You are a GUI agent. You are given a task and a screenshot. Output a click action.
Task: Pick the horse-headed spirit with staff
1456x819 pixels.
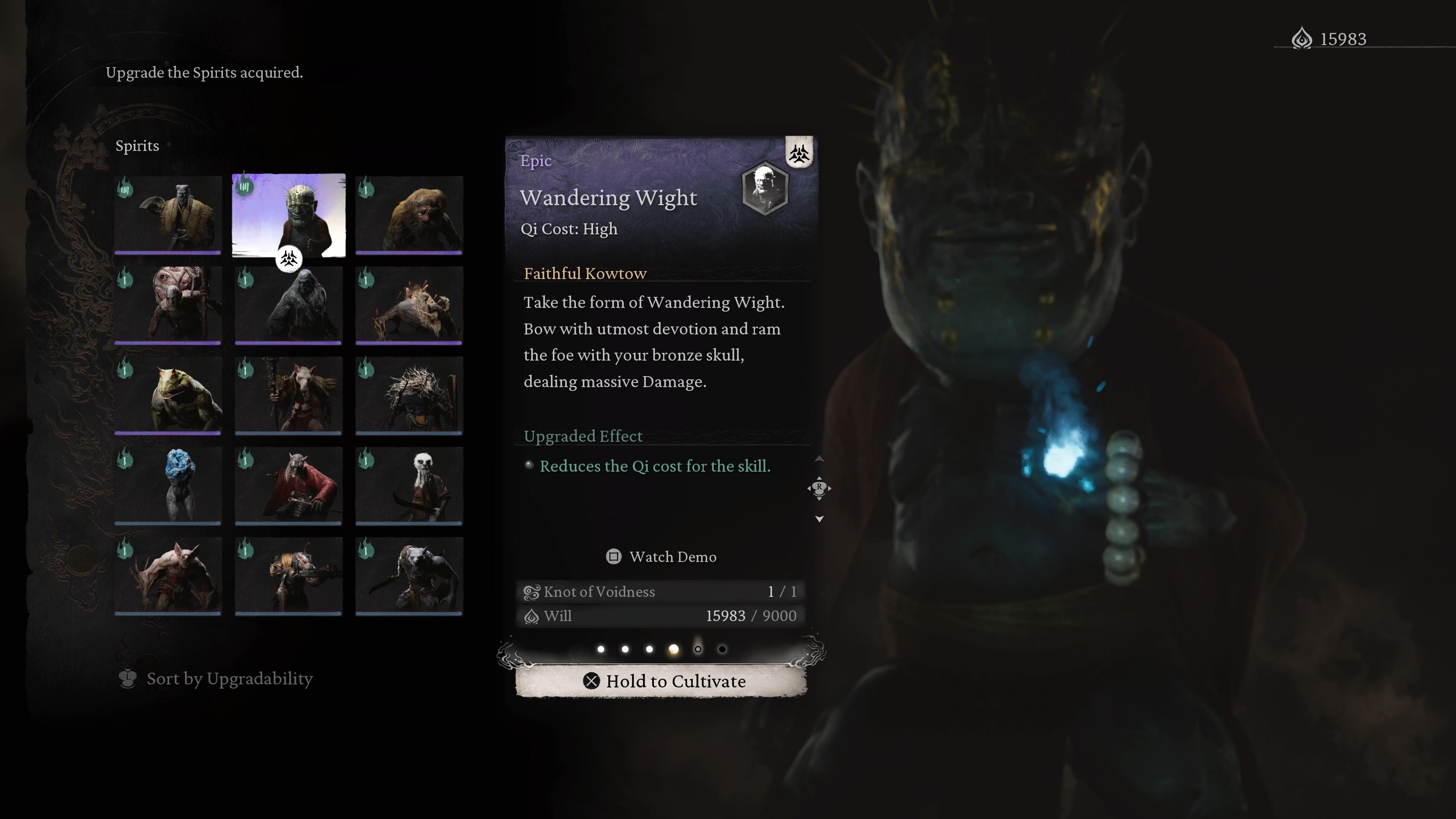288,395
